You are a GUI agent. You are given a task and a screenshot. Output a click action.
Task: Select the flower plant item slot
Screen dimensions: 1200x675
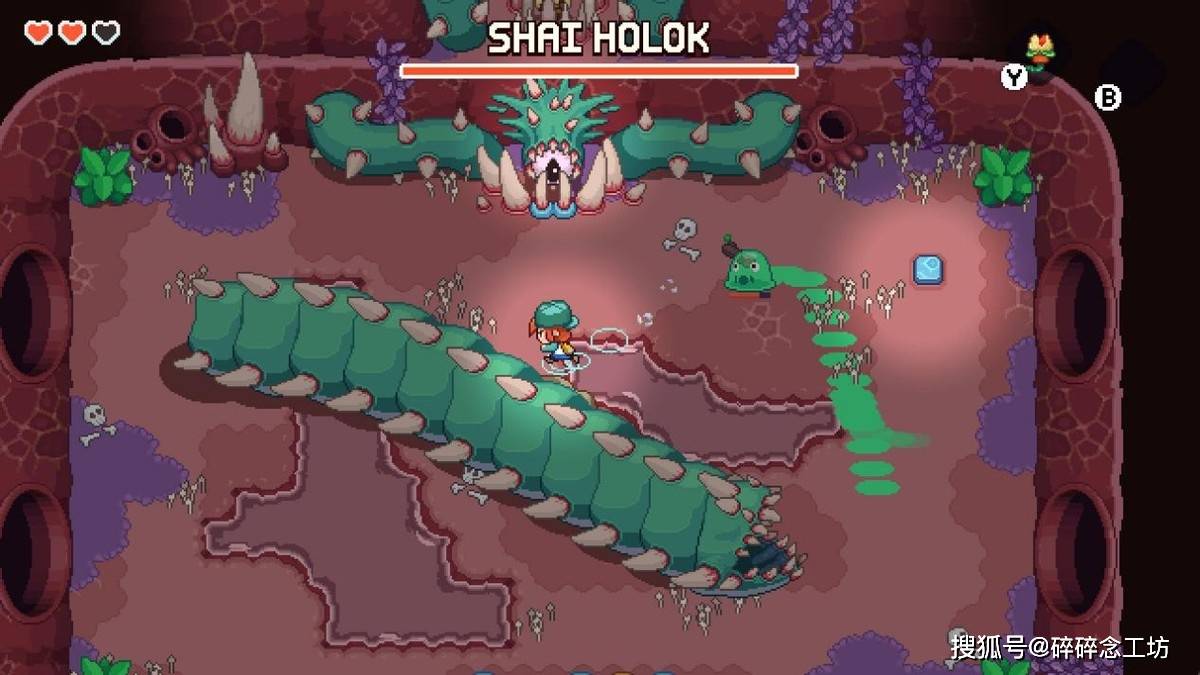1039,55
